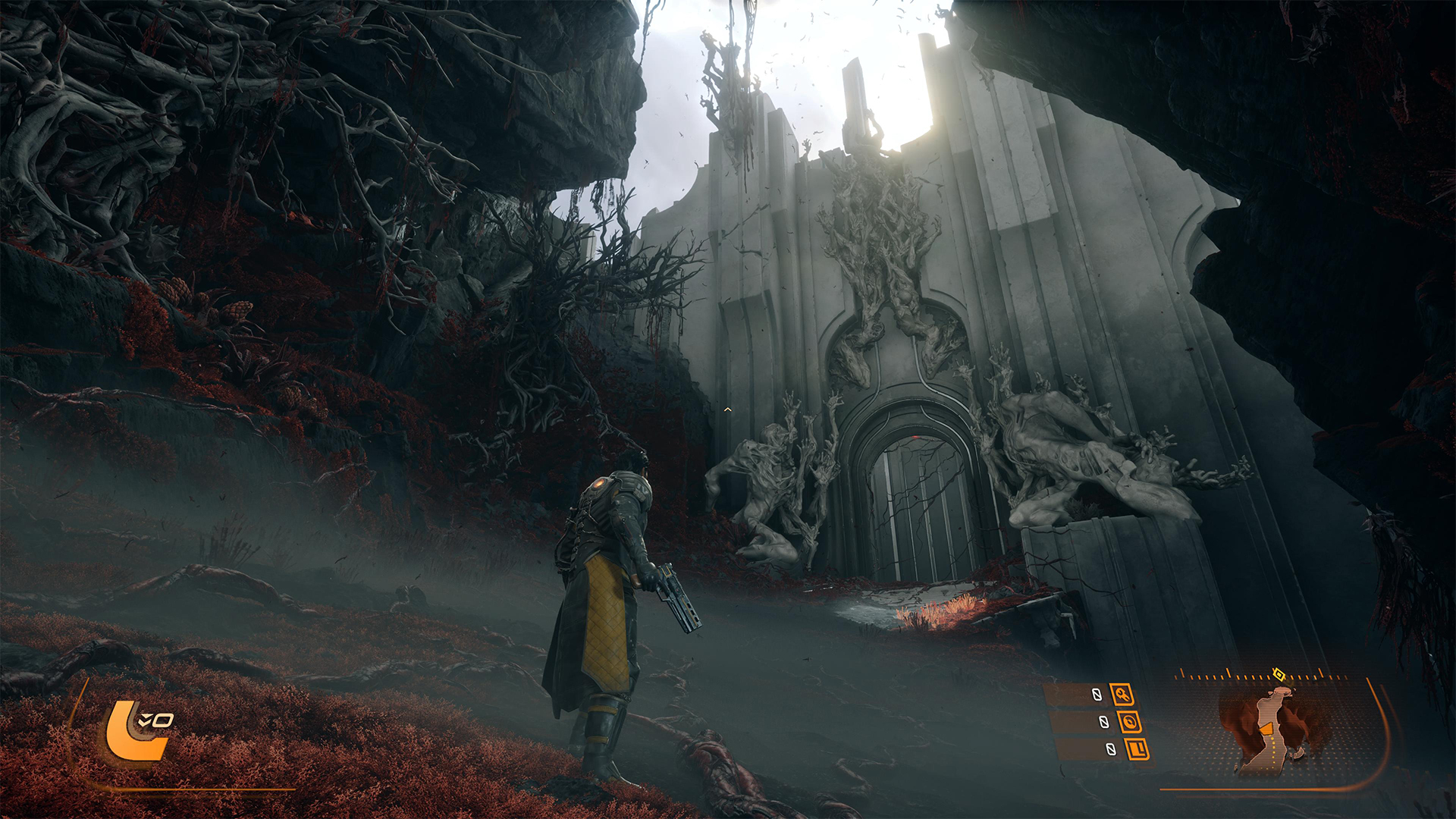Click the comet-shaped resource icon
The image size is (1456, 819).
(x=1122, y=694)
